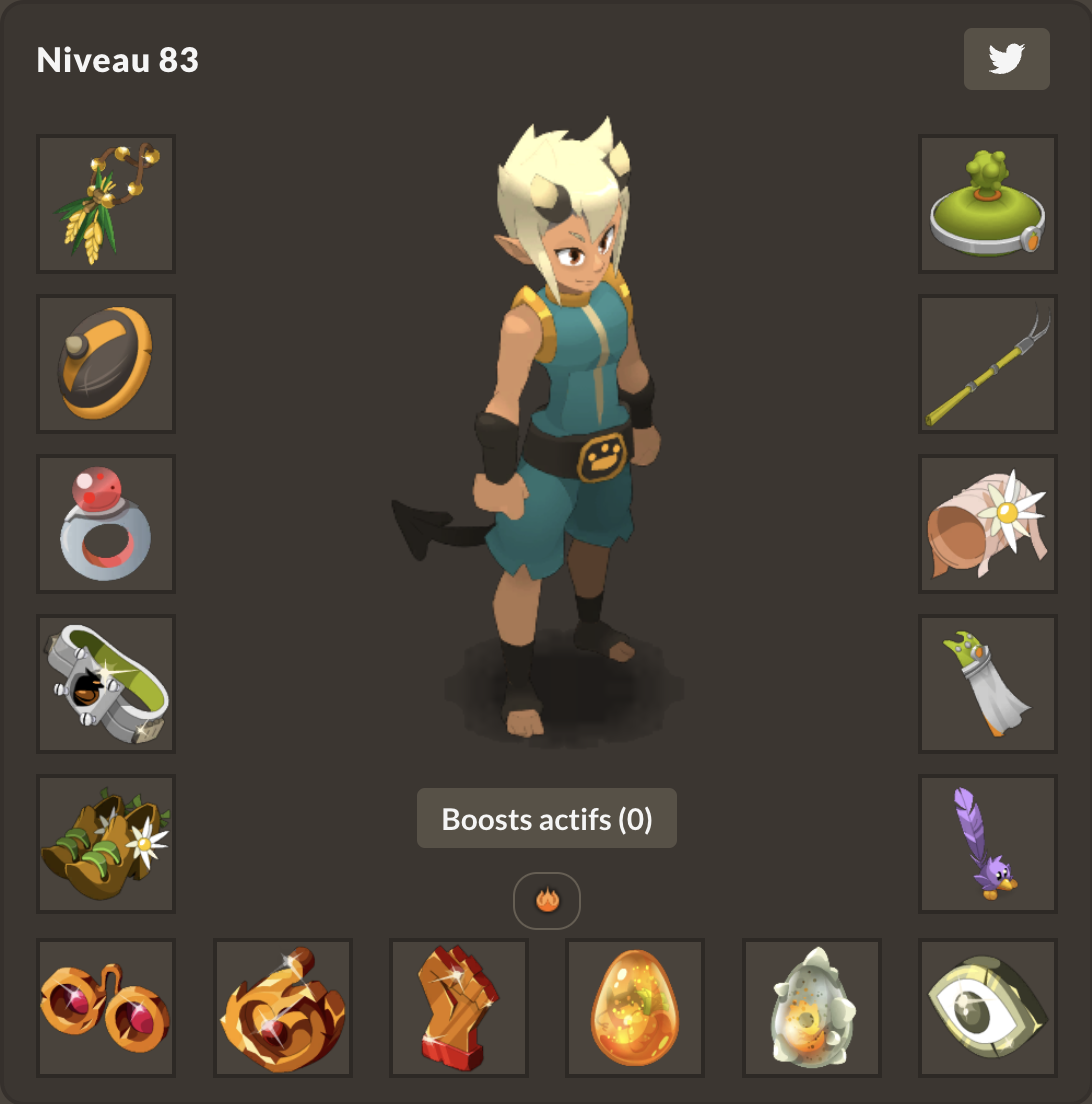Click the small flame icon button
This screenshot has height=1104, width=1092.
(547, 900)
